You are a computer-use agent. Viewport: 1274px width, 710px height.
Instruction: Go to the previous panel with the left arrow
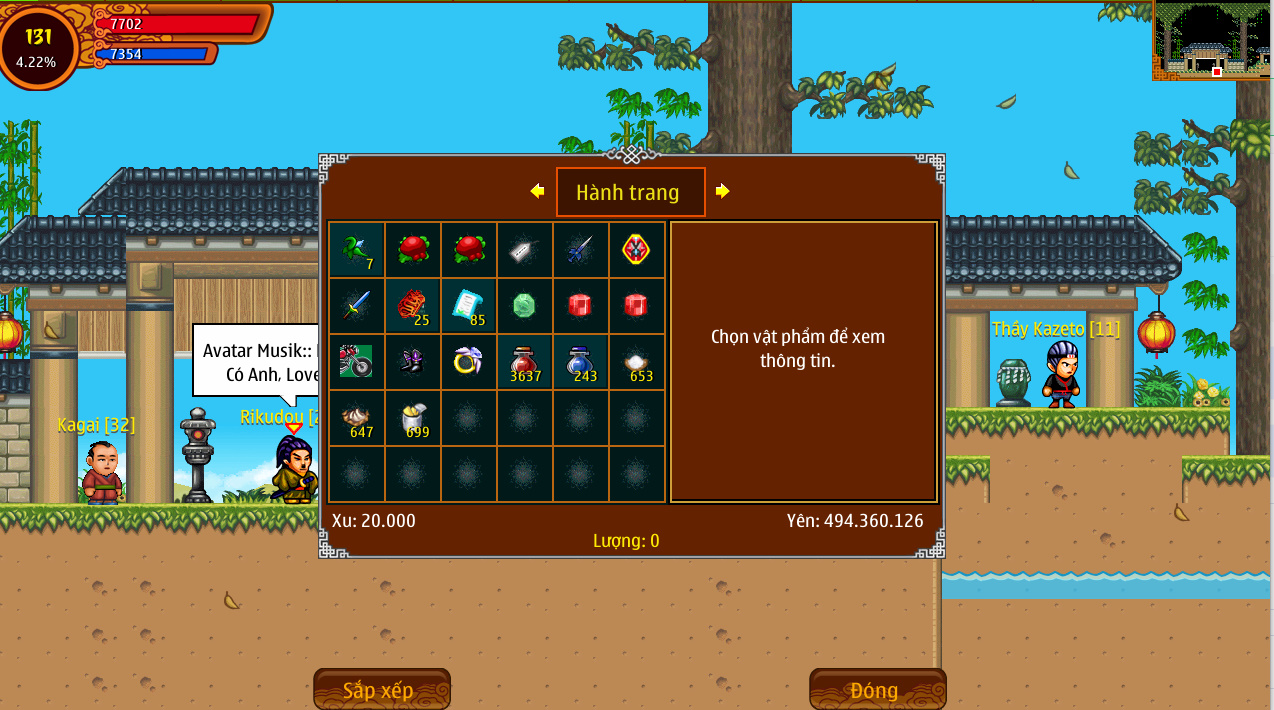coord(538,191)
